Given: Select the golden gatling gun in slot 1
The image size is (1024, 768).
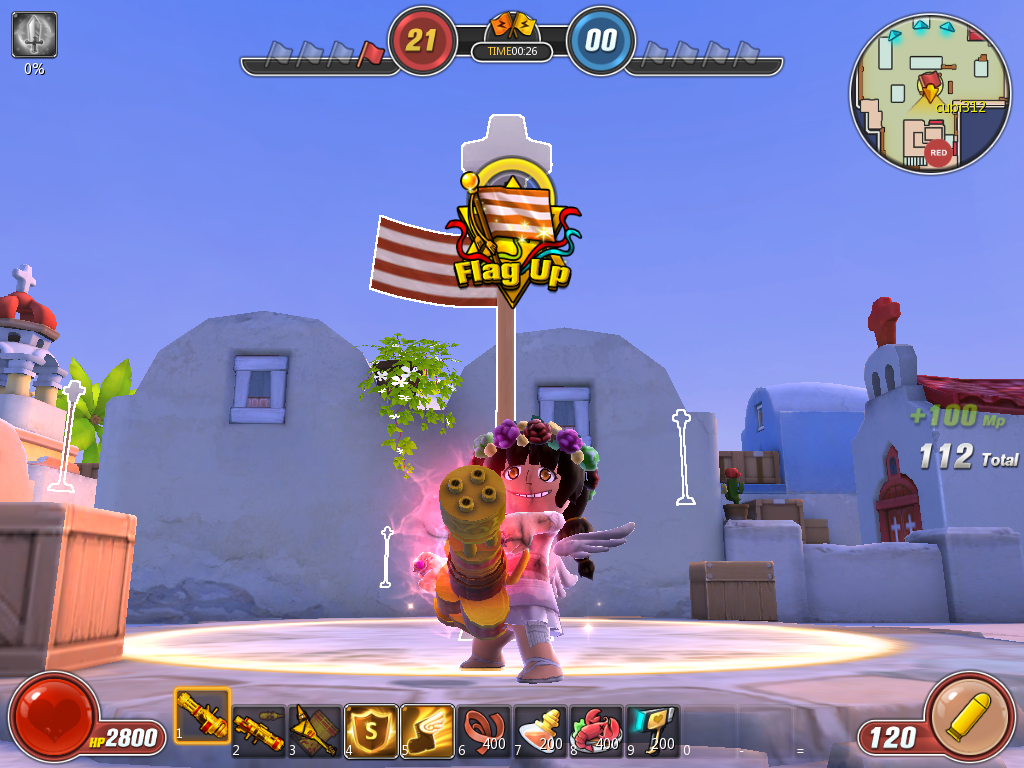Looking at the screenshot, I should coord(202,715).
